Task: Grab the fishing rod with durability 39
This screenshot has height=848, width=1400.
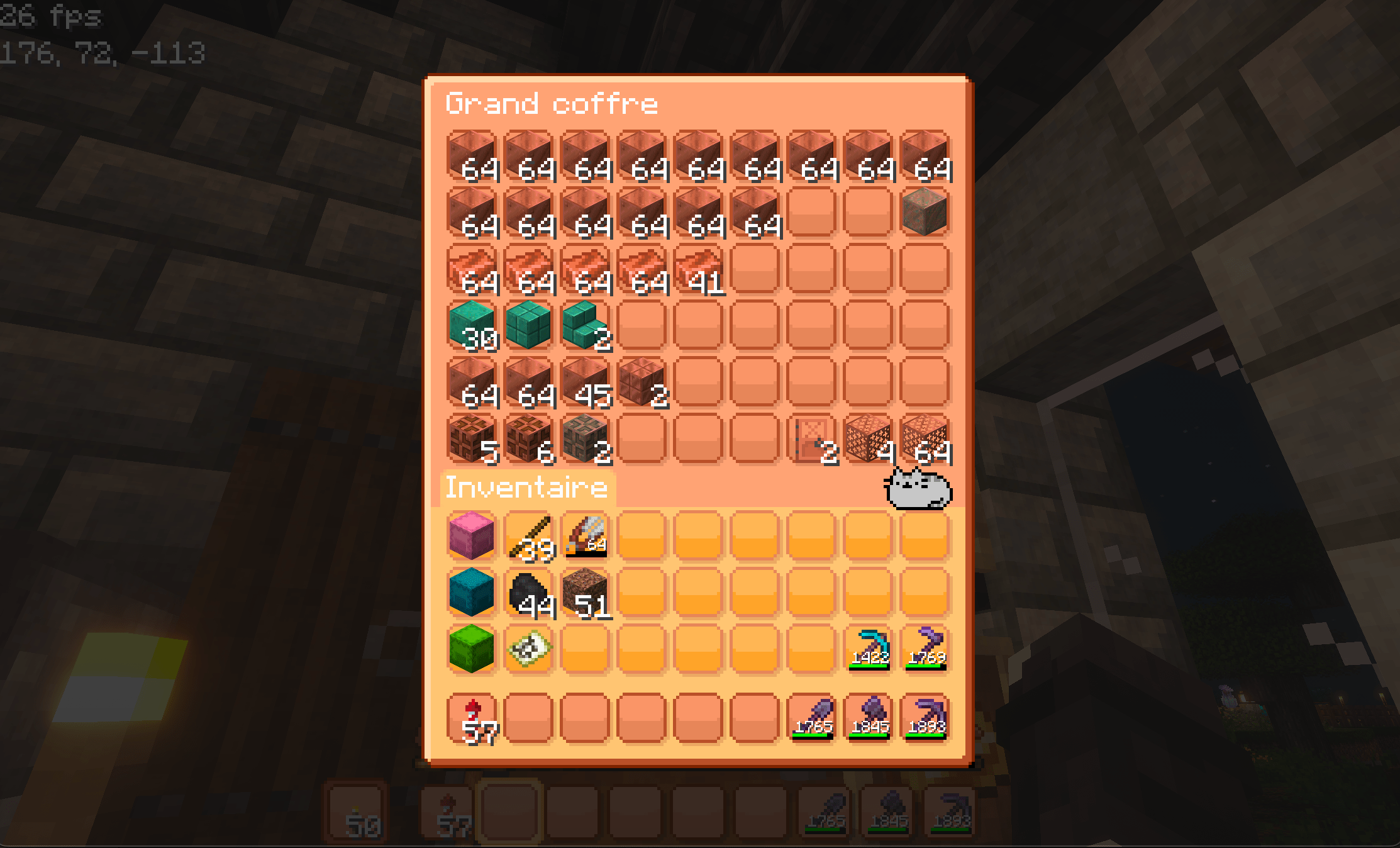Action: pyautogui.click(x=528, y=535)
